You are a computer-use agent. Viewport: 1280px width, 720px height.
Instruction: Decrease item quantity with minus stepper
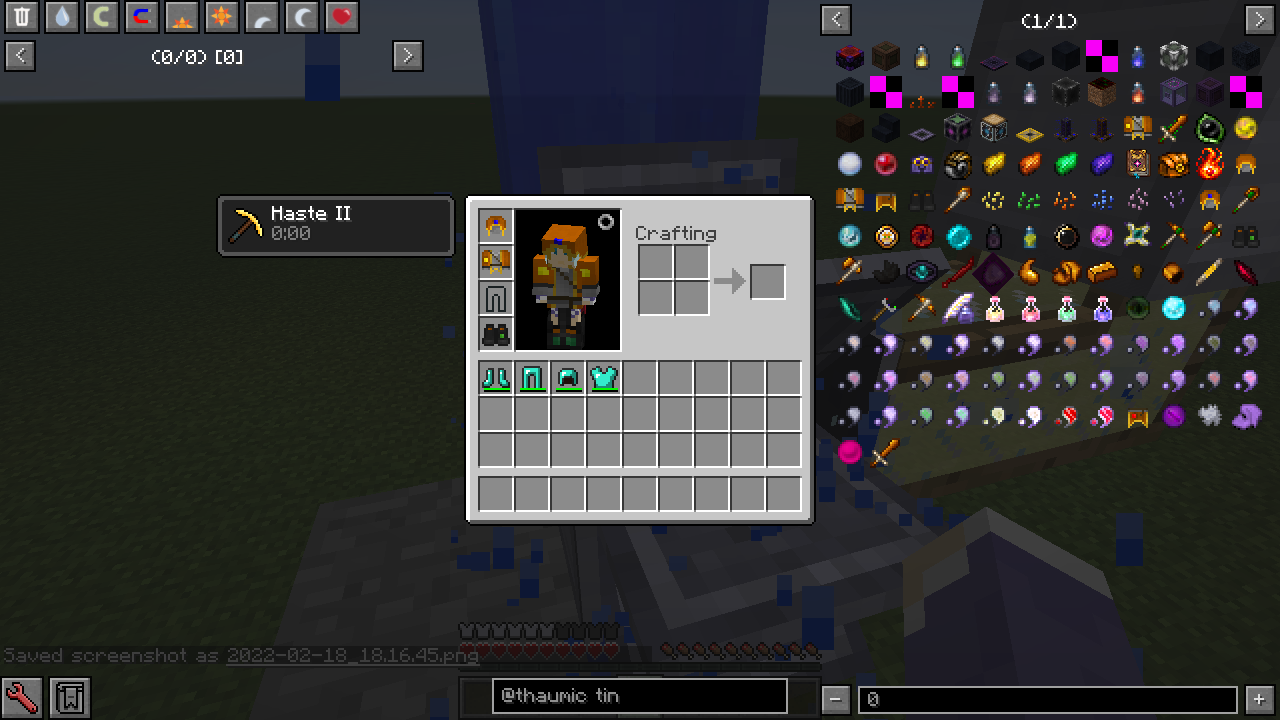pyautogui.click(x=836, y=697)
